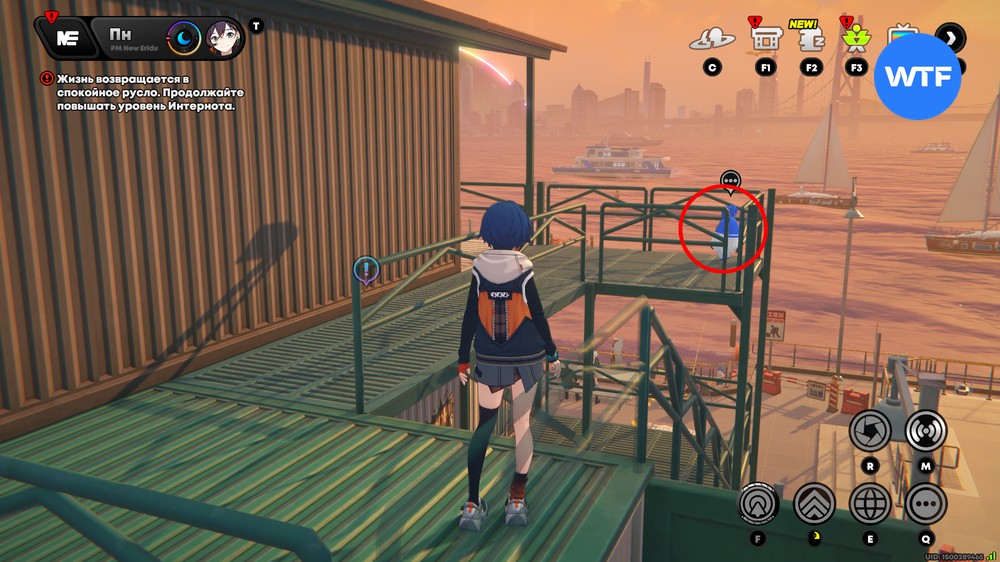Image resolution: width=1000 pixels, height=562 pixels.
Task: Open the green figure event icon
Action: point(856,39)
